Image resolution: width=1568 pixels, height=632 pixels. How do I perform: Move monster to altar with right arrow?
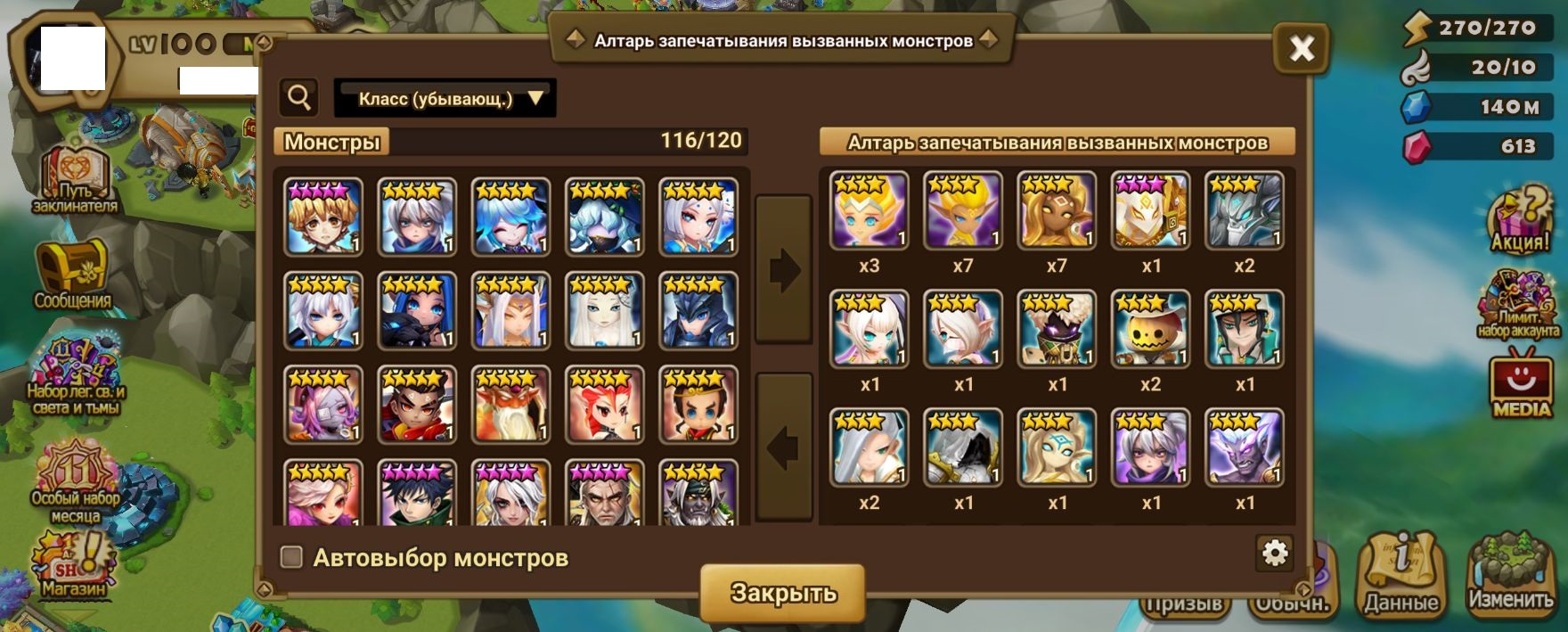784,269
